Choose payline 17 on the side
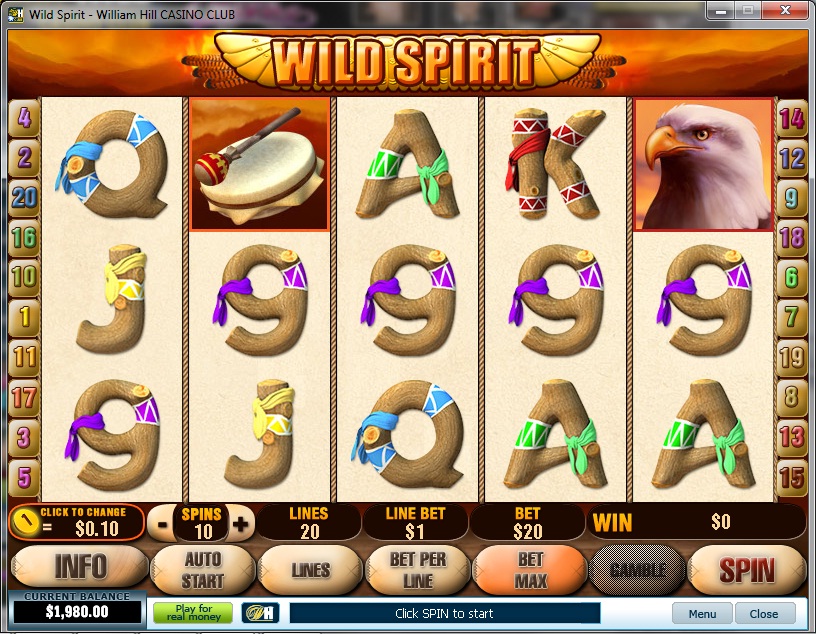This screenshot has height=634, width=816. [24, 397]
